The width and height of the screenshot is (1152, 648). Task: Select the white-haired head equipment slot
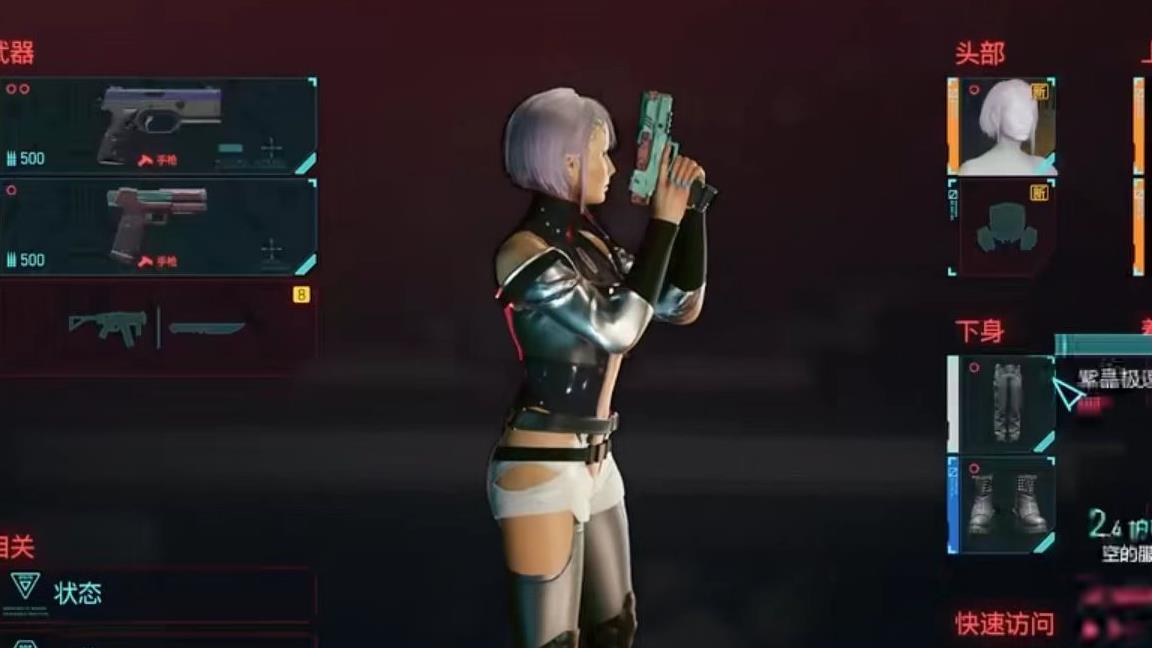pyautogui.click(x=1004, y=126)
